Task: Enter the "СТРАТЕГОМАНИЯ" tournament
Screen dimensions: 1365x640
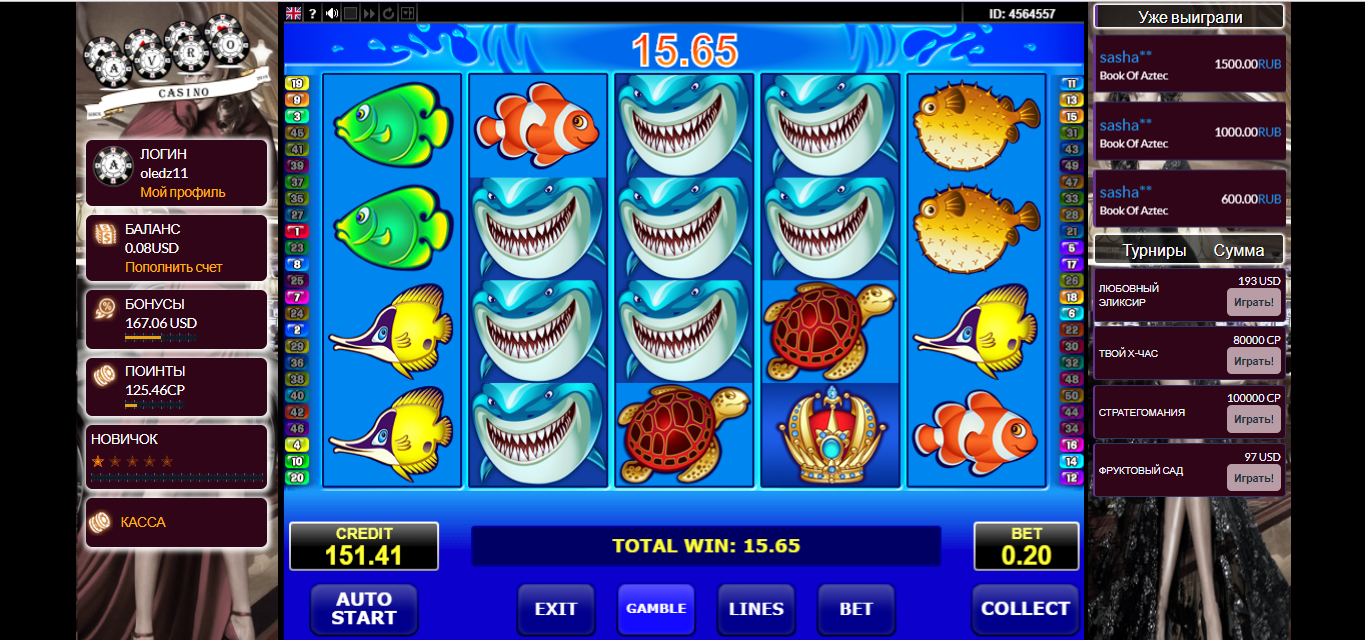Action: tap(1253, 419)
